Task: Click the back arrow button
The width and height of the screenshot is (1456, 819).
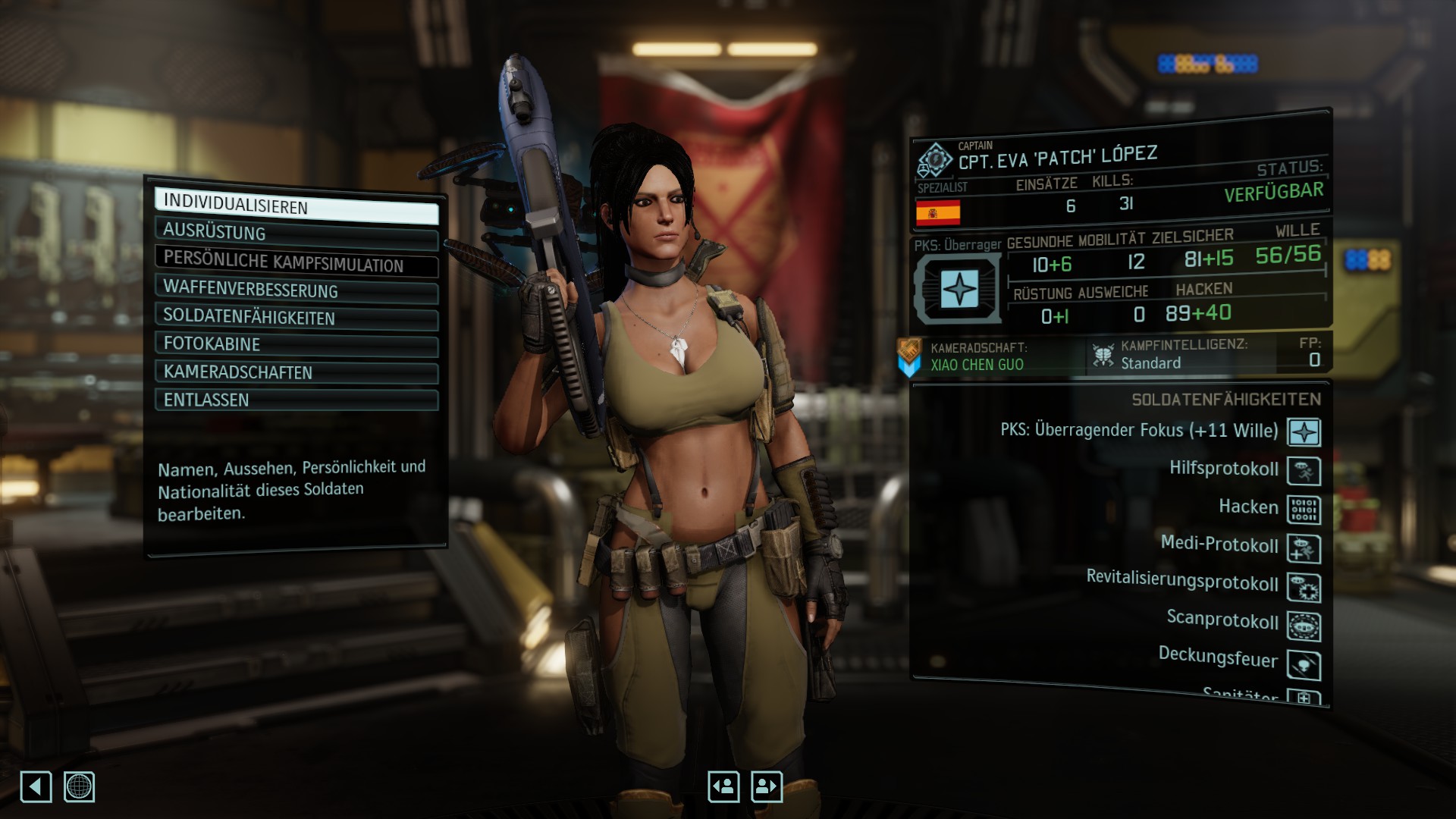Action: pos(36,786)
